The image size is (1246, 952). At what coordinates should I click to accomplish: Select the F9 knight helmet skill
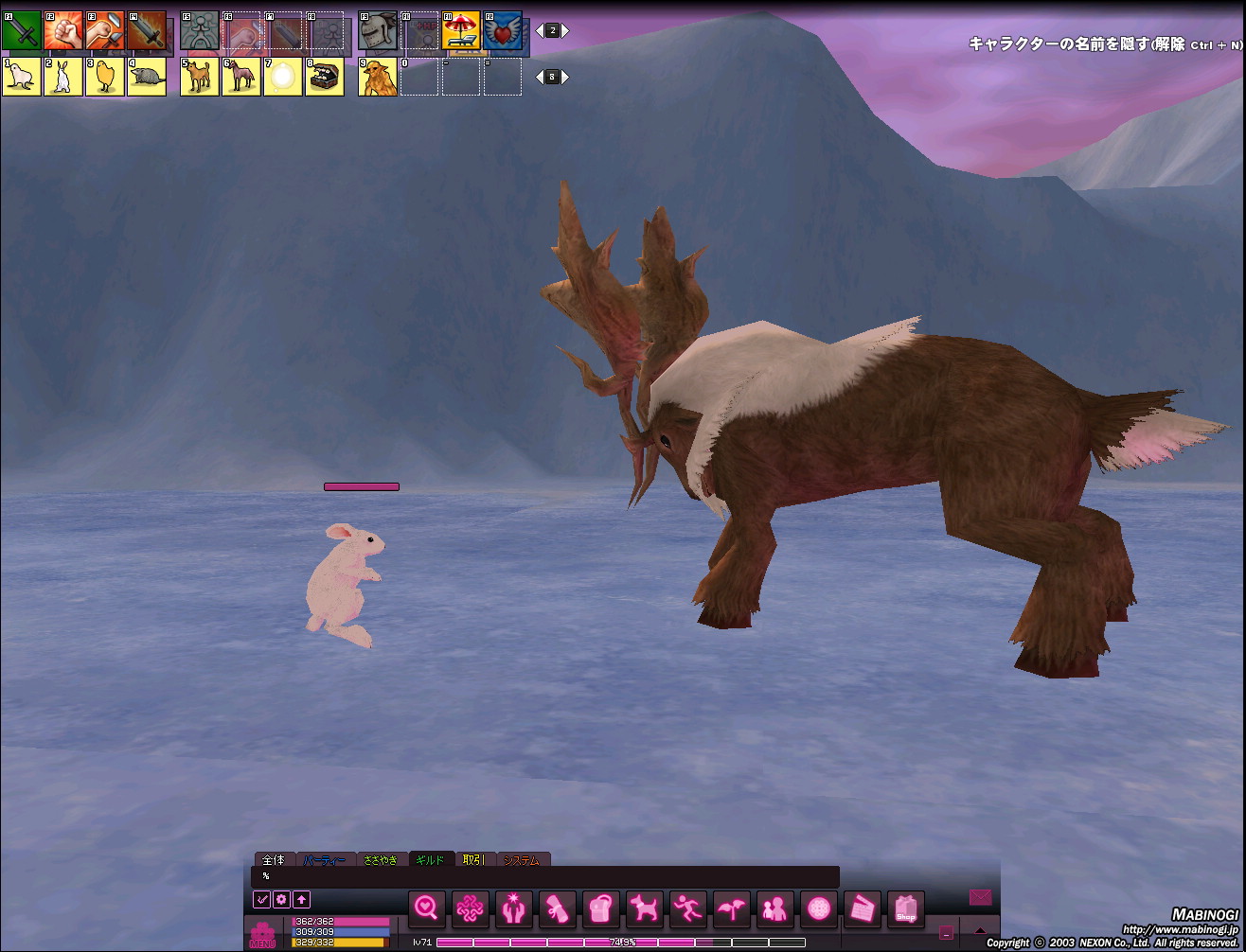[378, 30]
